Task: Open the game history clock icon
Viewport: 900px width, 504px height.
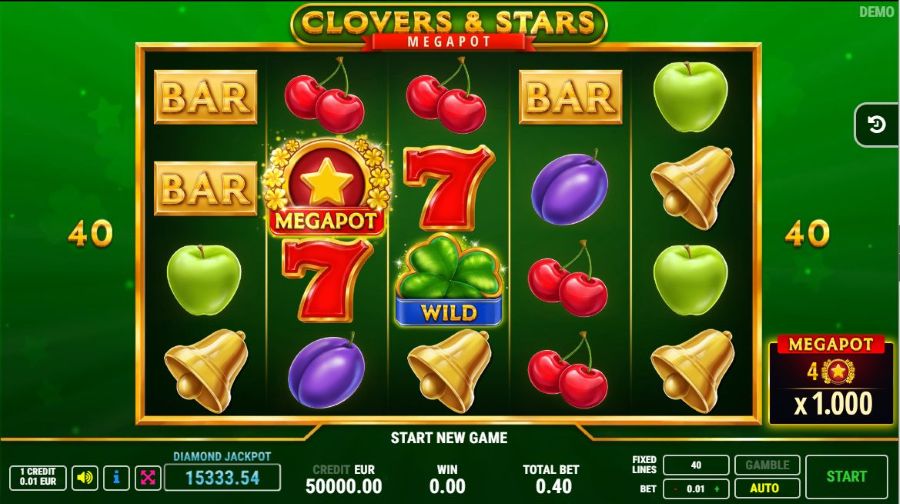Action: 877,125
